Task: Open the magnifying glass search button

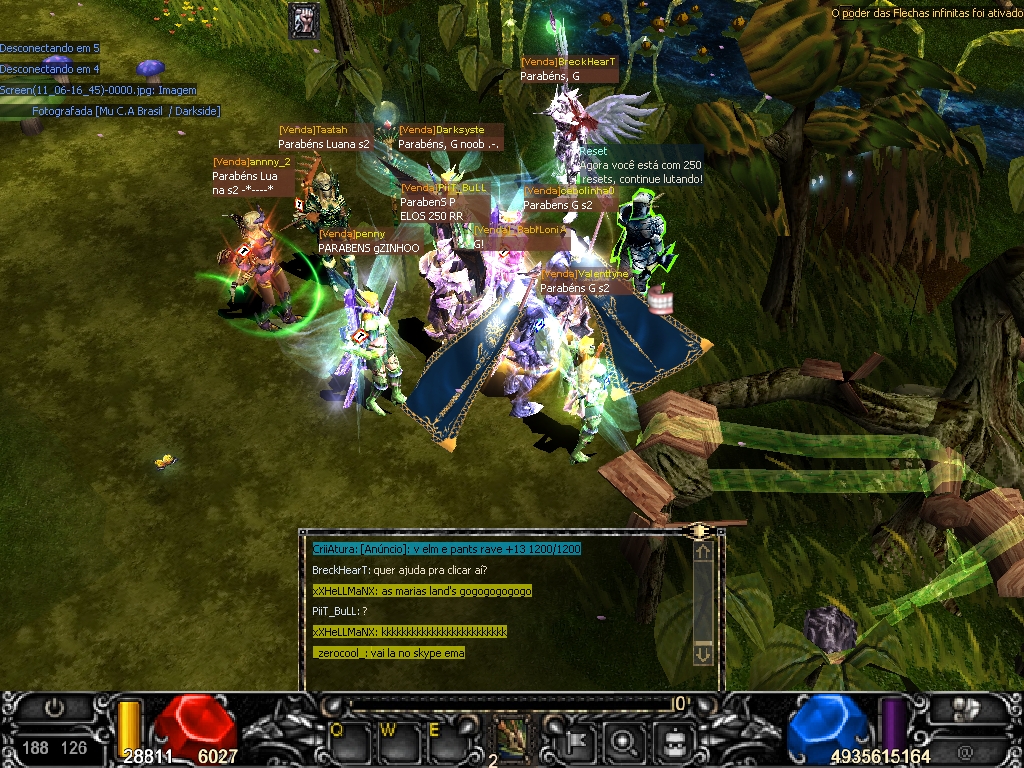Action: tap(626, 741)
